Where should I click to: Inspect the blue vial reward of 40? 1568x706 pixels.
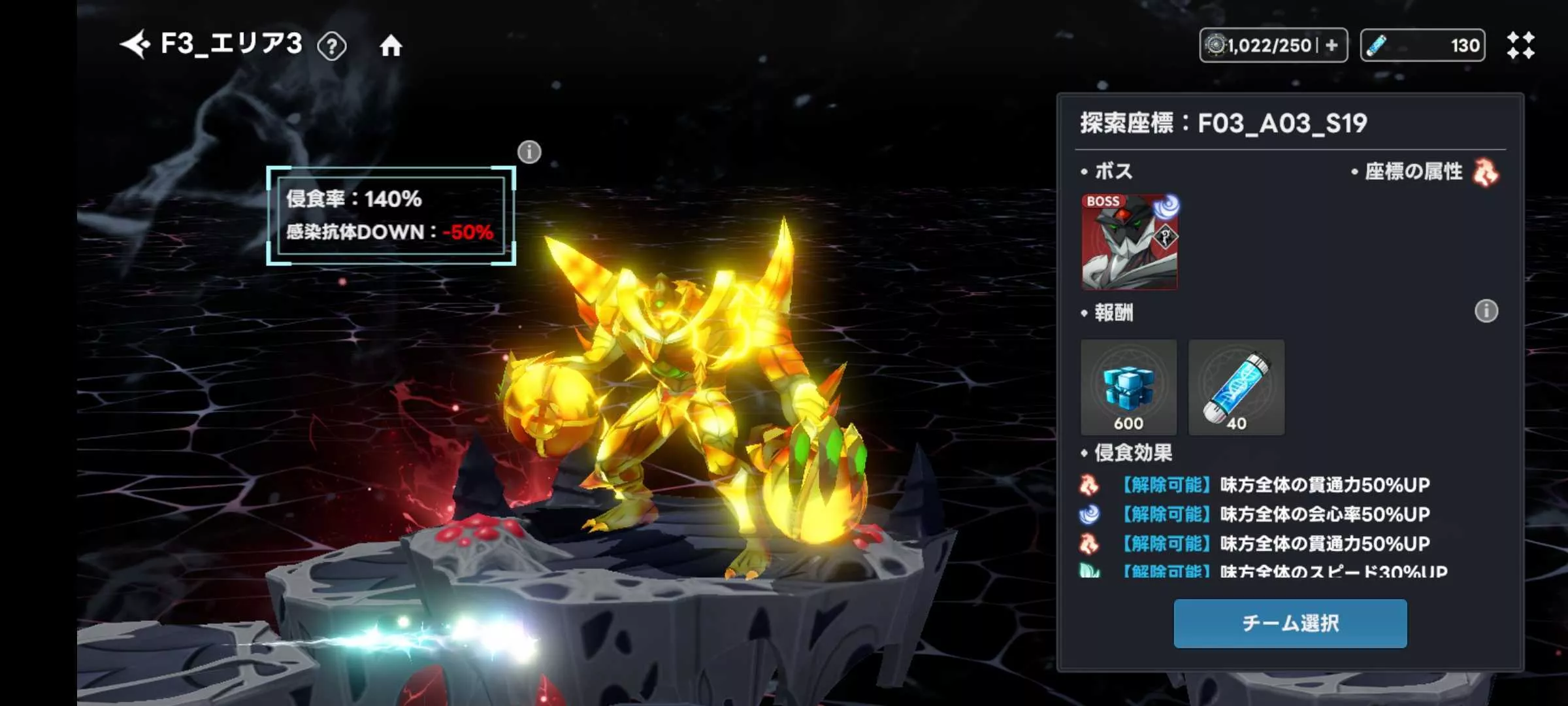pyautogui.click(x=1236, y=388)
